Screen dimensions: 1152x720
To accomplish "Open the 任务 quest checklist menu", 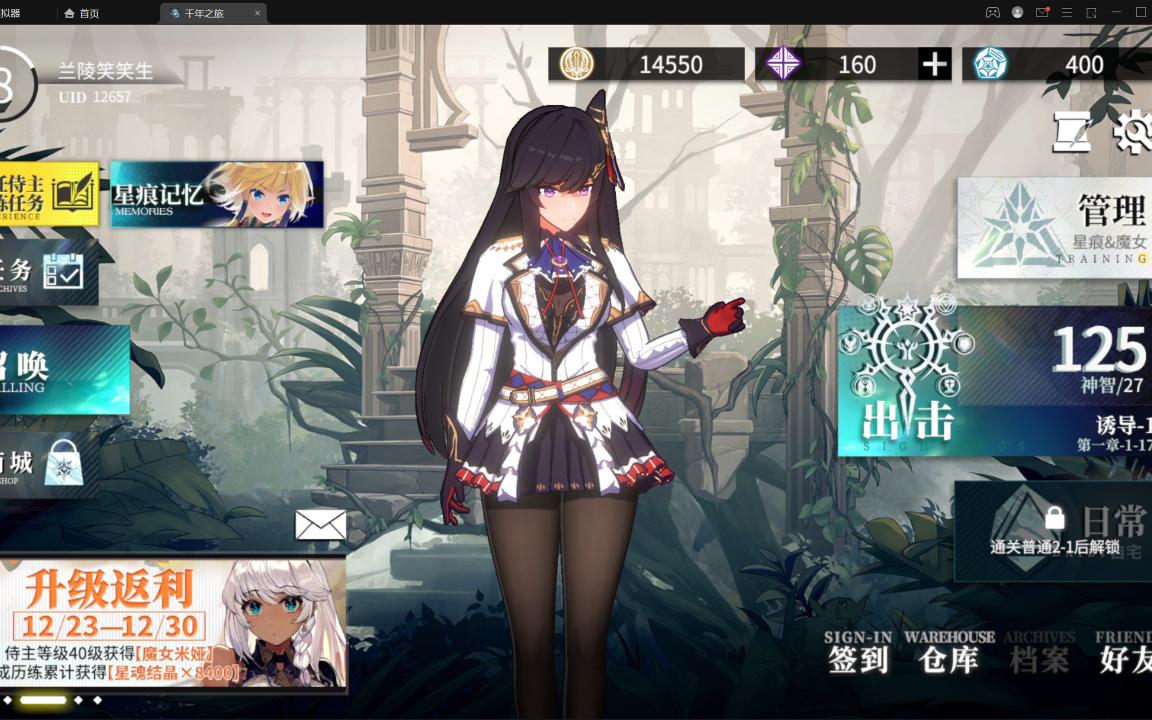I will click(48, 272).
